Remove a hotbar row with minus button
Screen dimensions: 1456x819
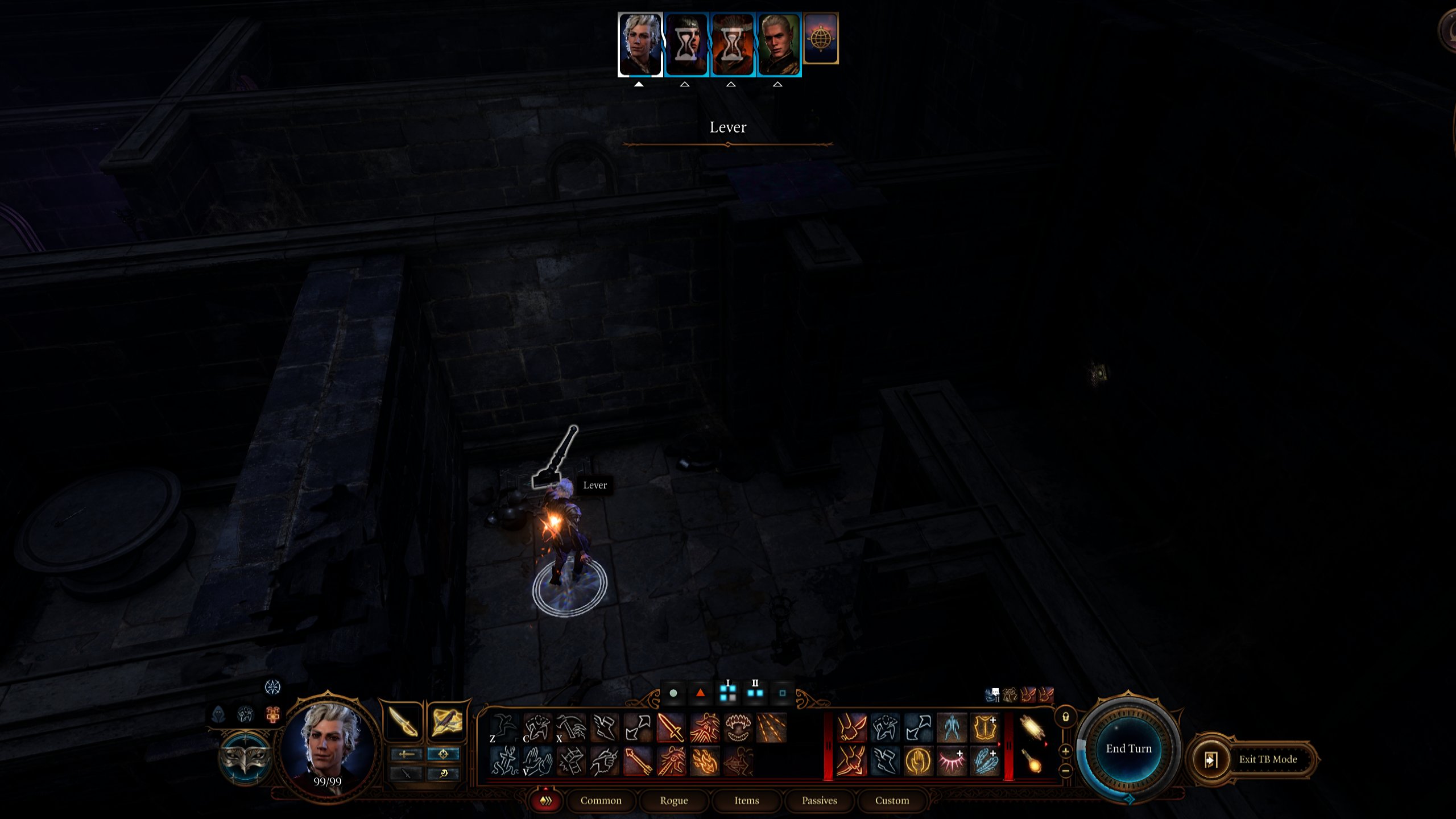pyautogui.click(x=1066, y=771)
